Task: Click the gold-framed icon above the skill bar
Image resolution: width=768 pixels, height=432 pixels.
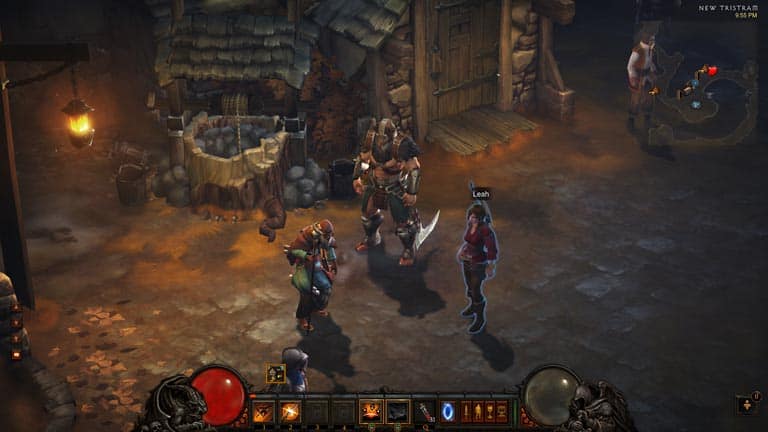Action: point(276,374)
